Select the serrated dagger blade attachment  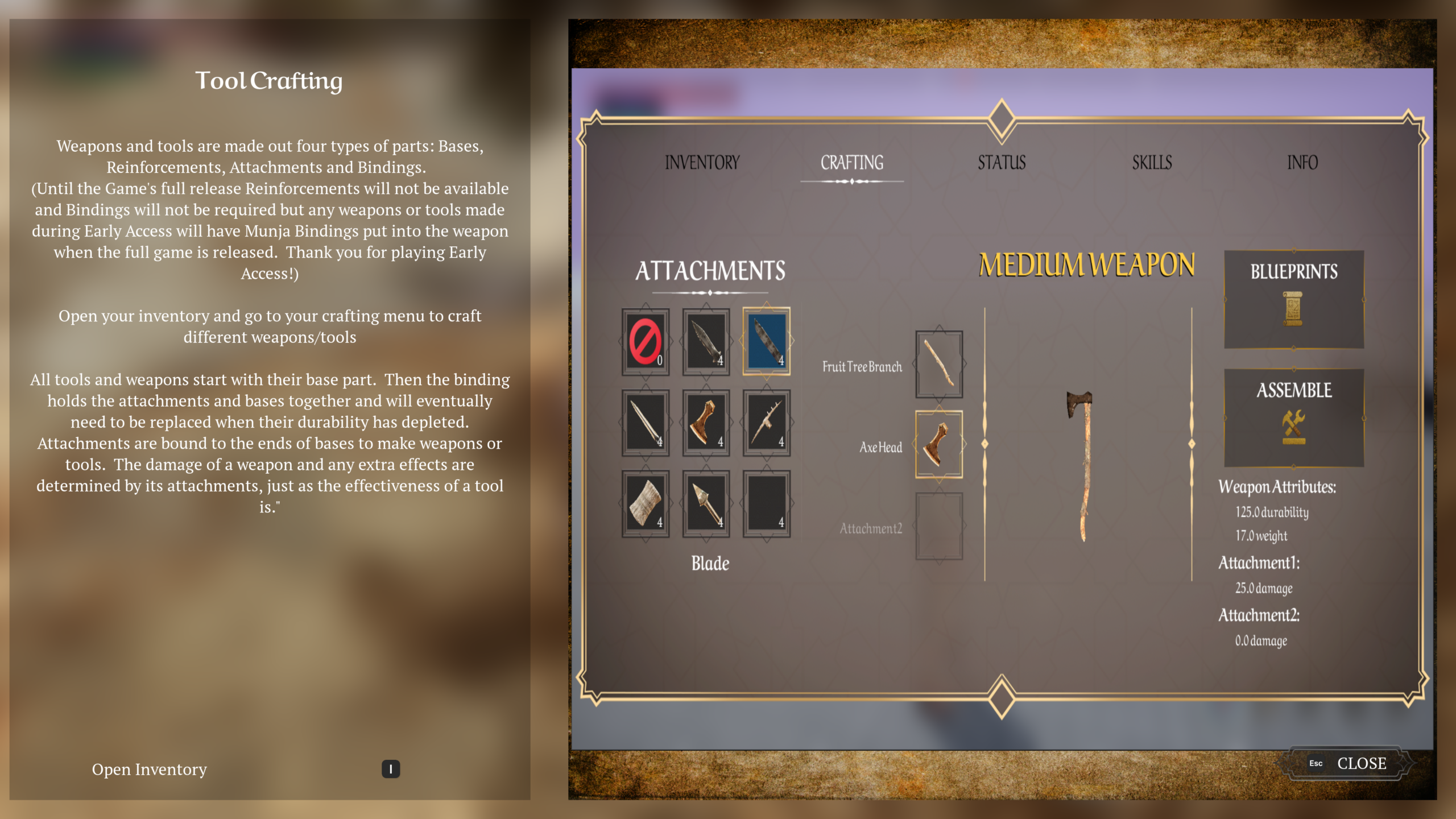pyautogui.click(x=706, y=341)
